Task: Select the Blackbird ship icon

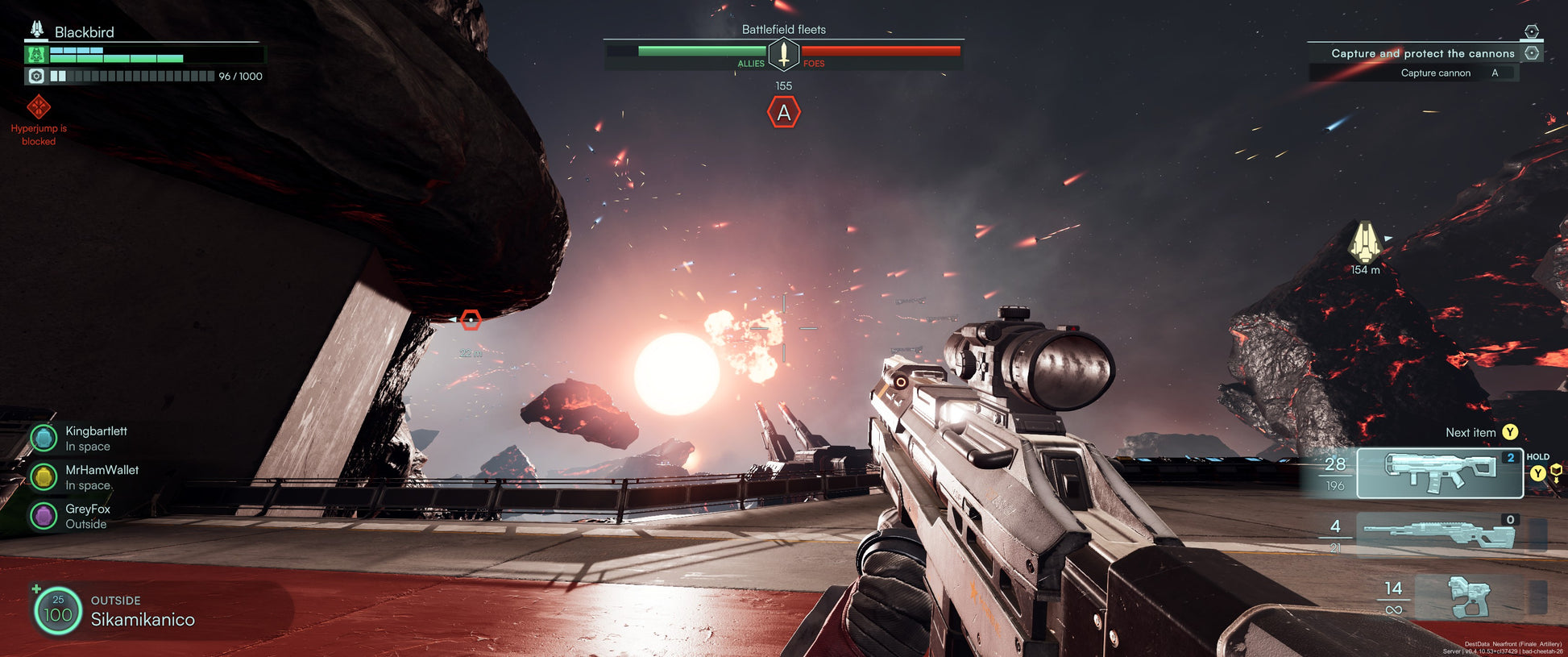Action: [37, 31]
